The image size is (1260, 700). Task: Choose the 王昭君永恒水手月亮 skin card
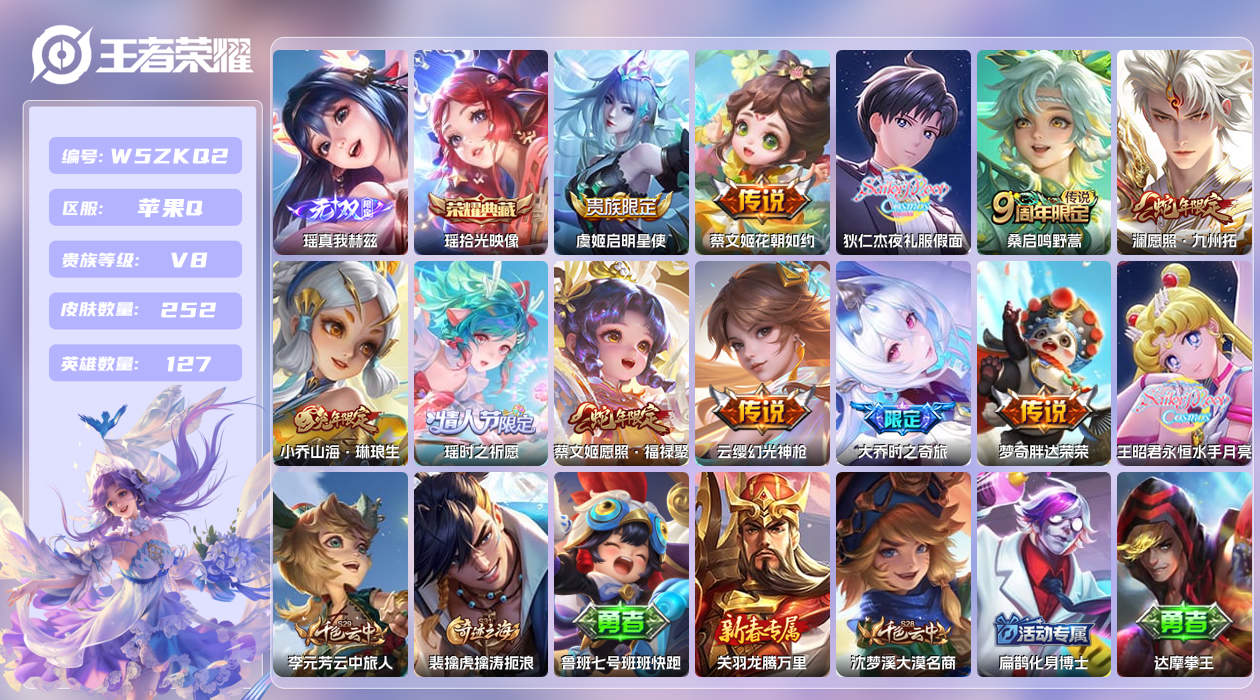pyautogui.click(x=1184, y=363)
